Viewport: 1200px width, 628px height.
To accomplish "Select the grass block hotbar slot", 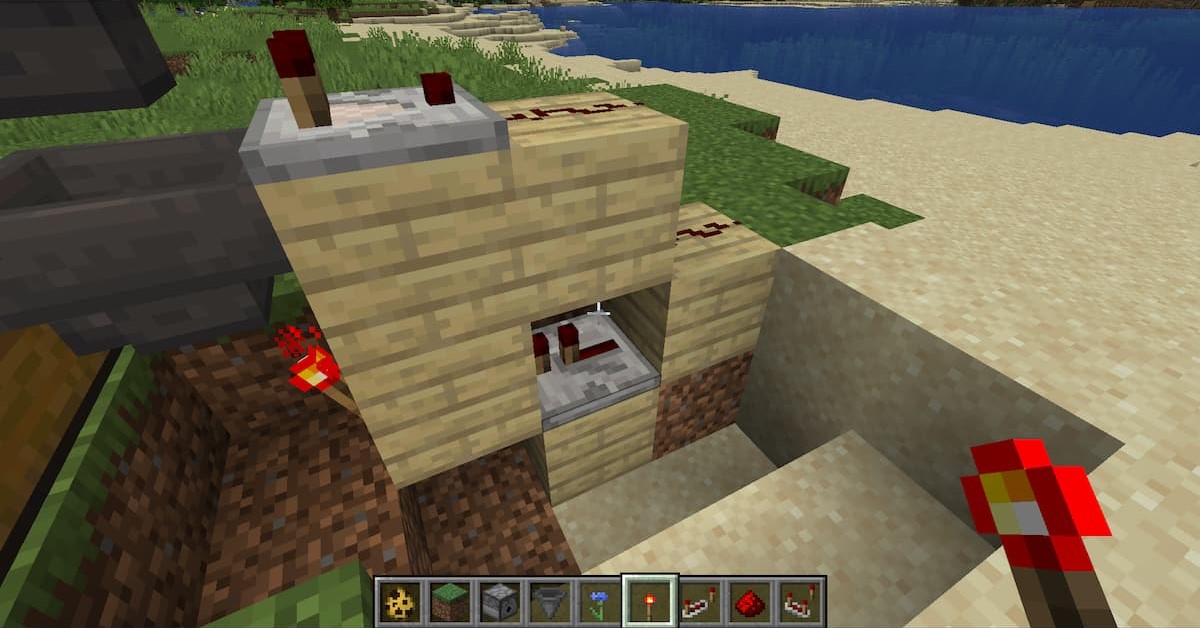I will (450, 602).
